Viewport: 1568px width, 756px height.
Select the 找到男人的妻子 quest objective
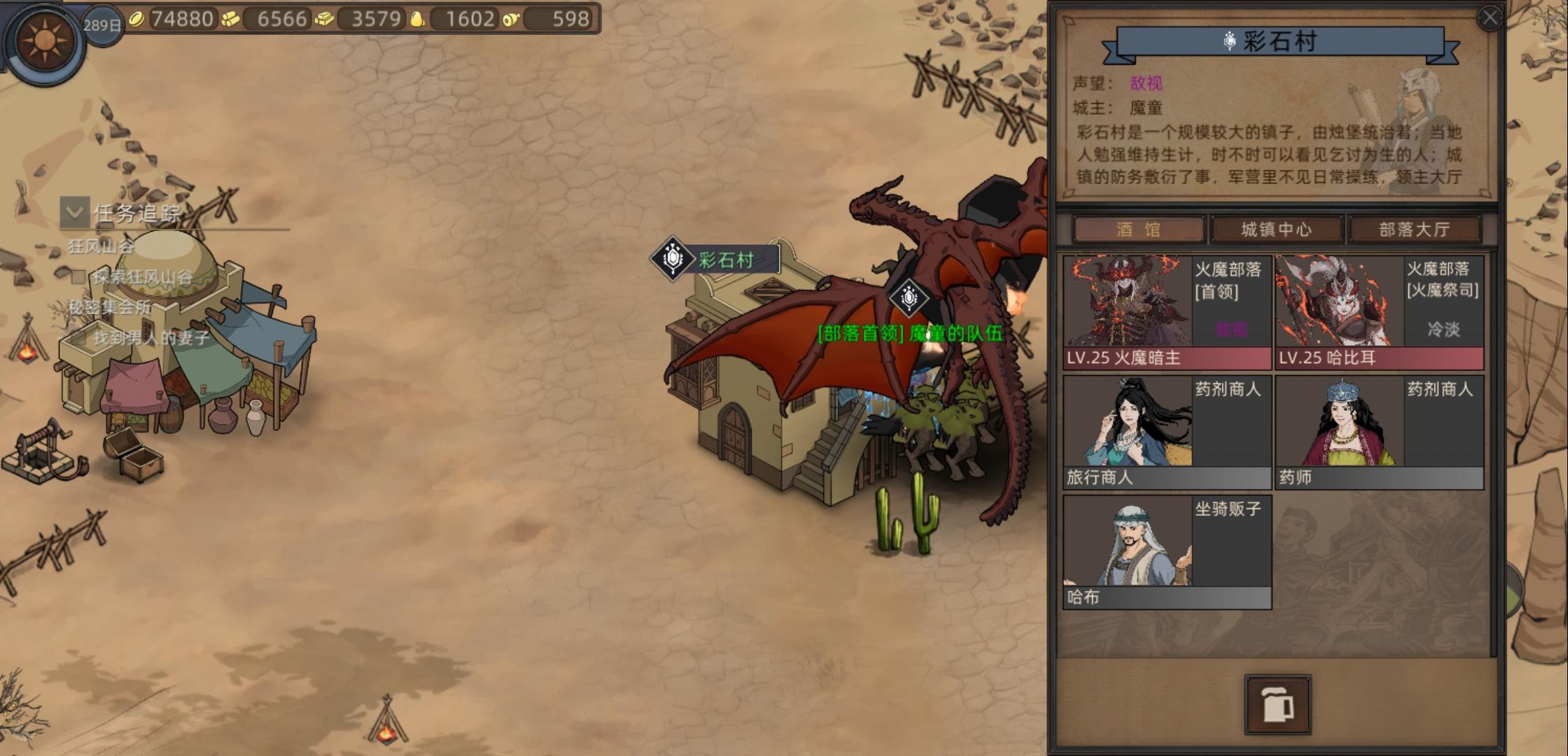coord(151,338)
